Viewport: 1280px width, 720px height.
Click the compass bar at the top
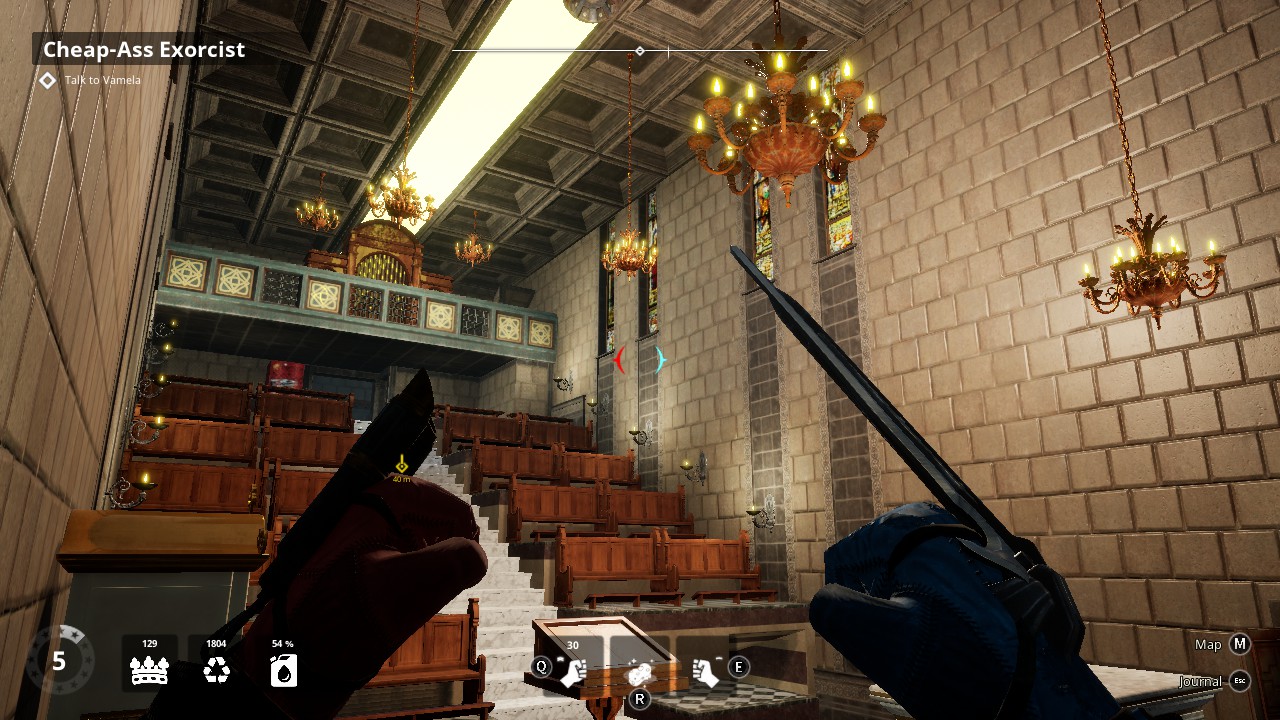click(640, 50)
